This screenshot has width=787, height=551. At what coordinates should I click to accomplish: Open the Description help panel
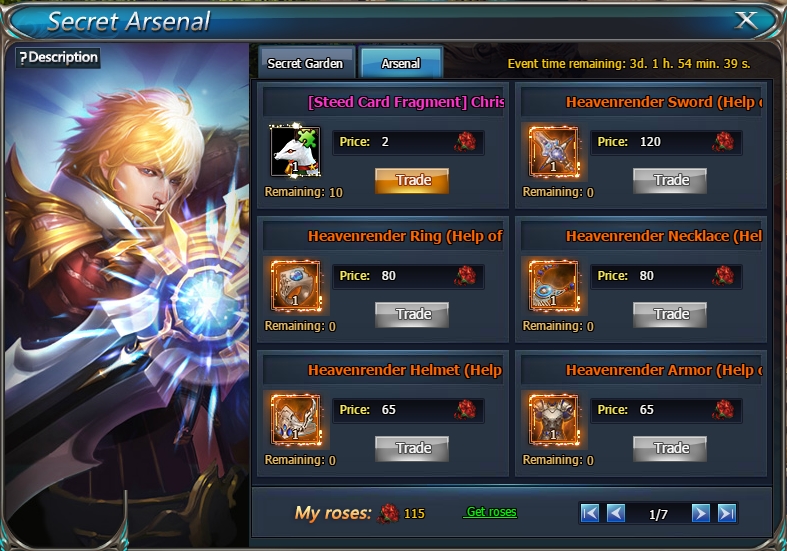pos(58,58)
